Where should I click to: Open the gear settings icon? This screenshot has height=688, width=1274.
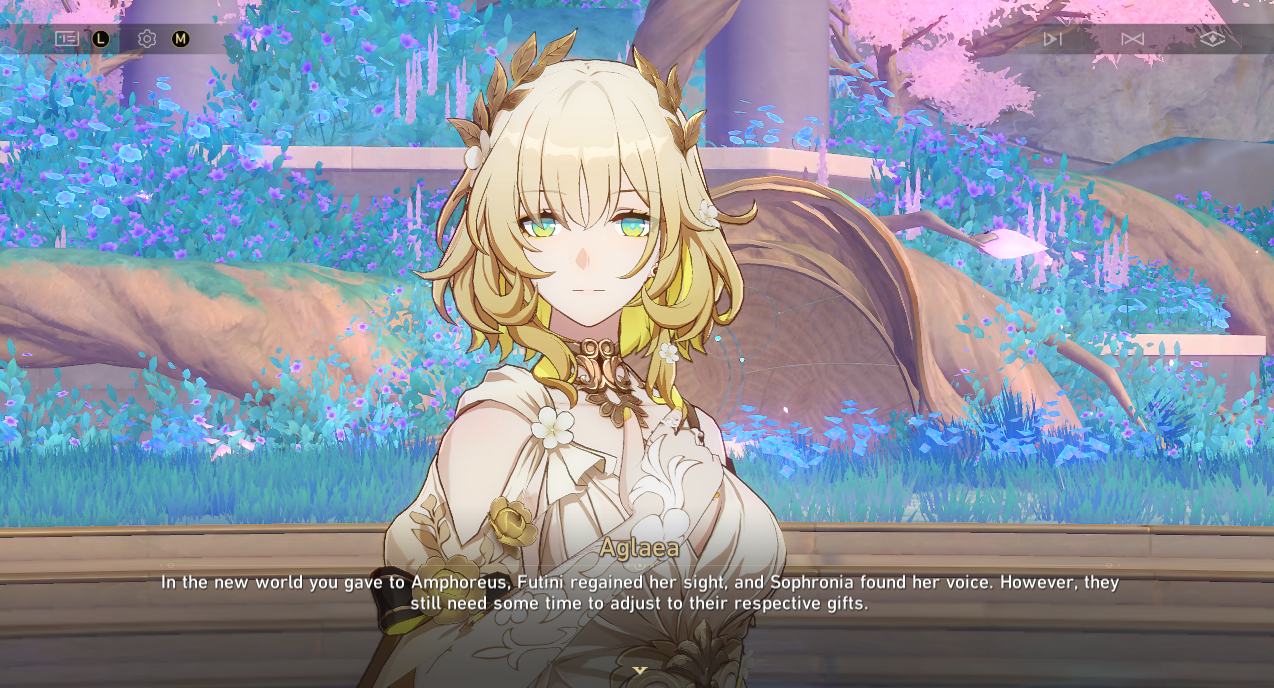coord(147,39)
